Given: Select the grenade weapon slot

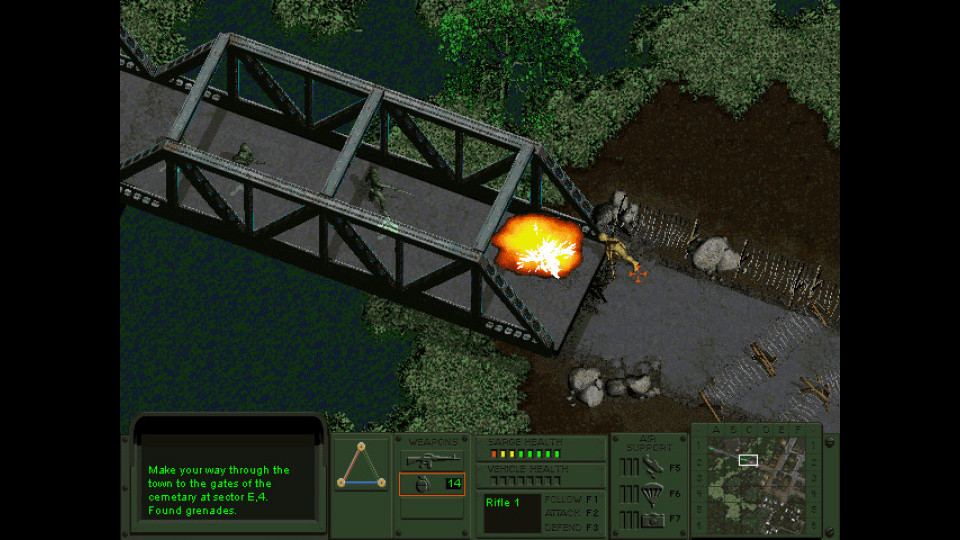Looking at the screenshot, I should [432, 484].
